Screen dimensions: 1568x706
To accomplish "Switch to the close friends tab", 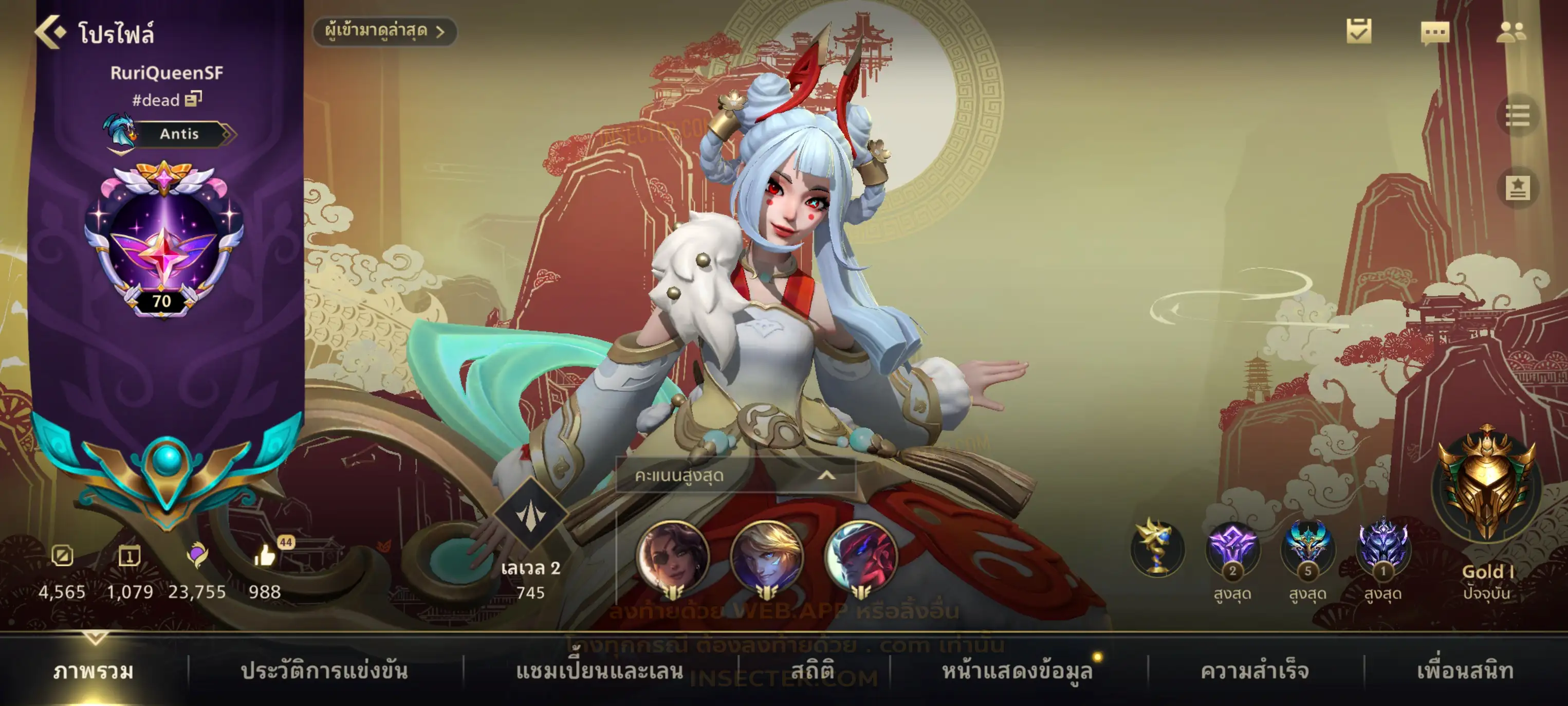I will tap(1465, 671).
